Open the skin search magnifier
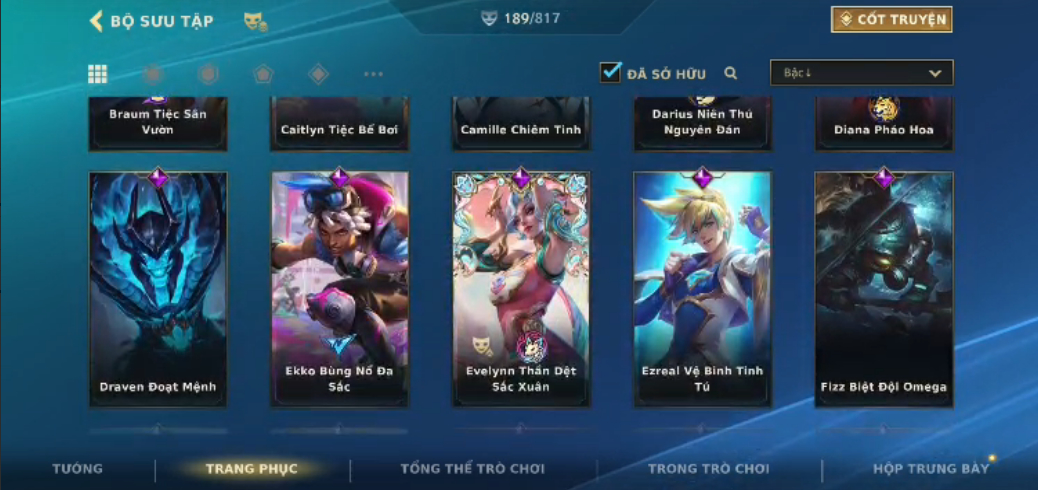This screenshot has width=1038, height=490. 731,73
